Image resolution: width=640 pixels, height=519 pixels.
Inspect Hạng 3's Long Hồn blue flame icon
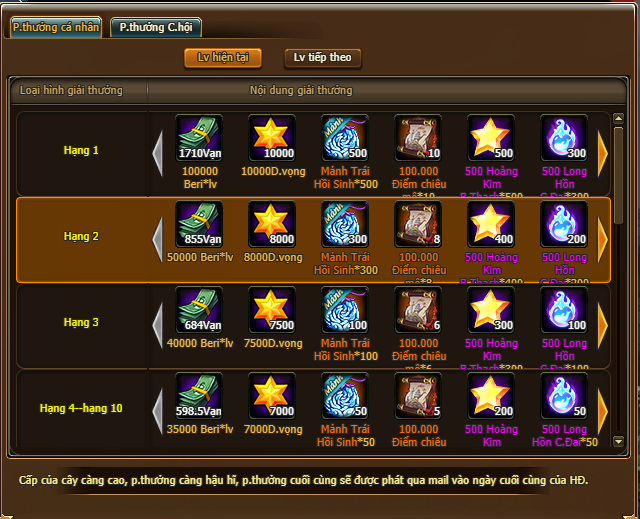click(564, 311)
